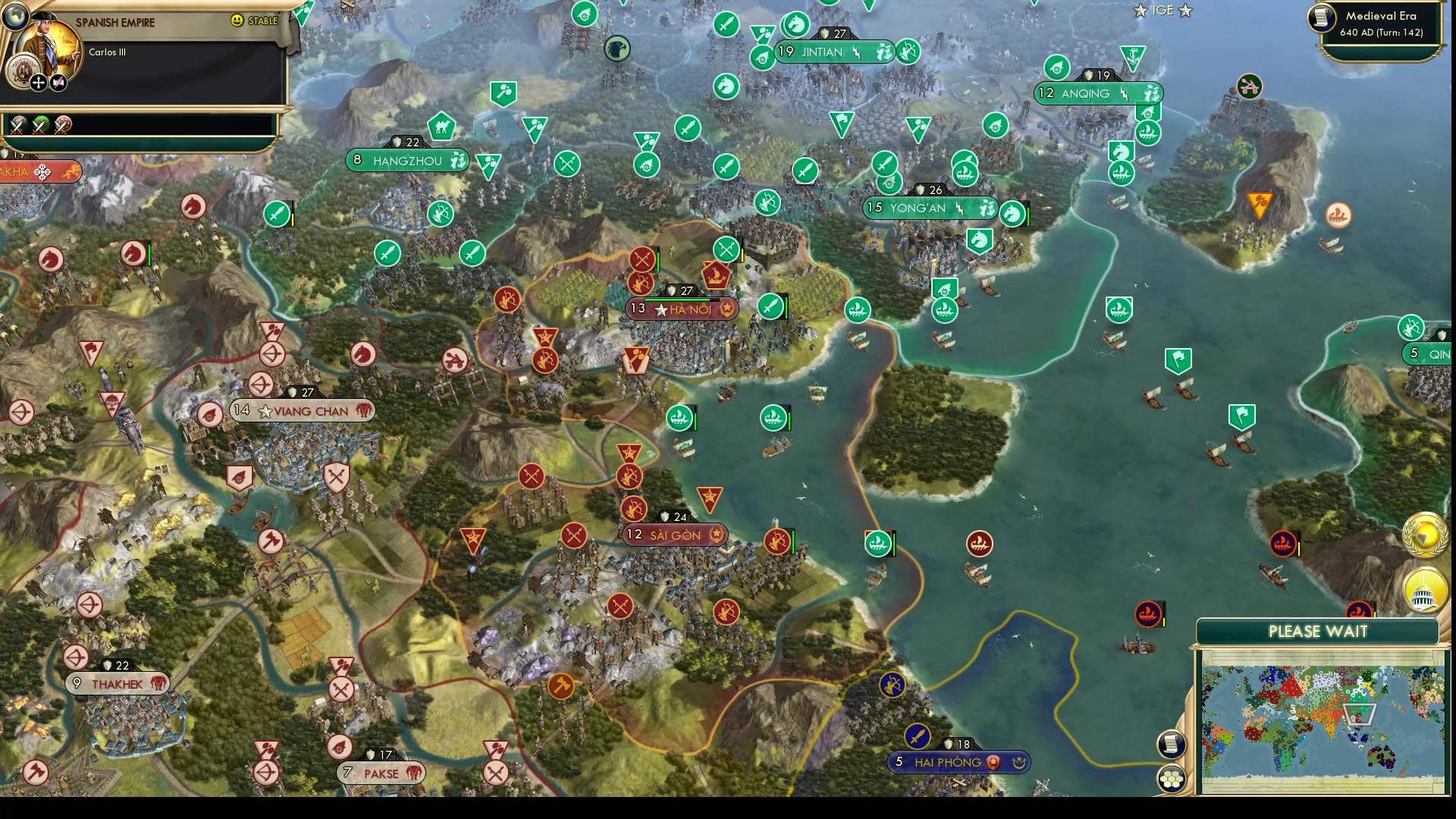Select the smiley happiness indicator showing STABLE
Viewport: 1456px width, 819px height.
(x=238, y=20)
